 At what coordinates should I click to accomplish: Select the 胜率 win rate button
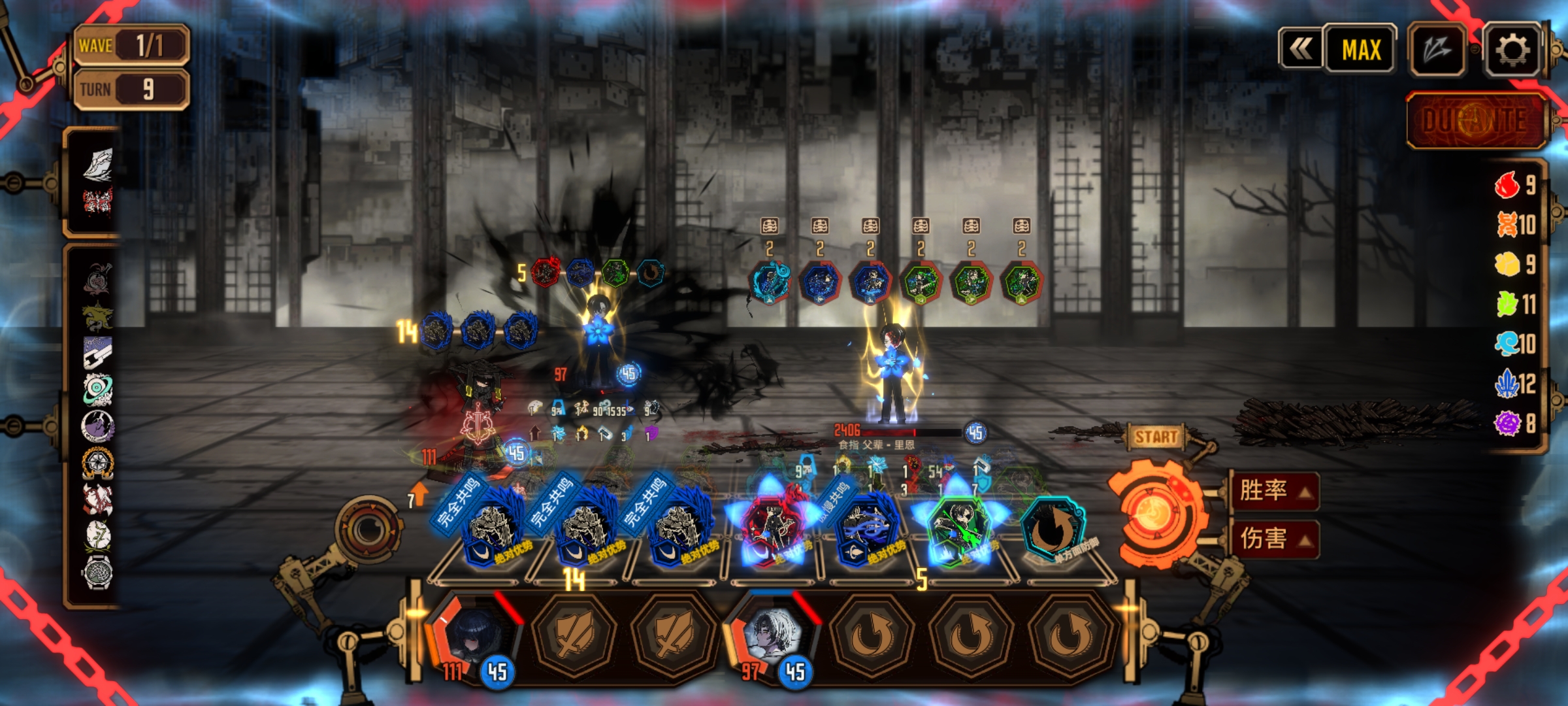(1273, 490)
